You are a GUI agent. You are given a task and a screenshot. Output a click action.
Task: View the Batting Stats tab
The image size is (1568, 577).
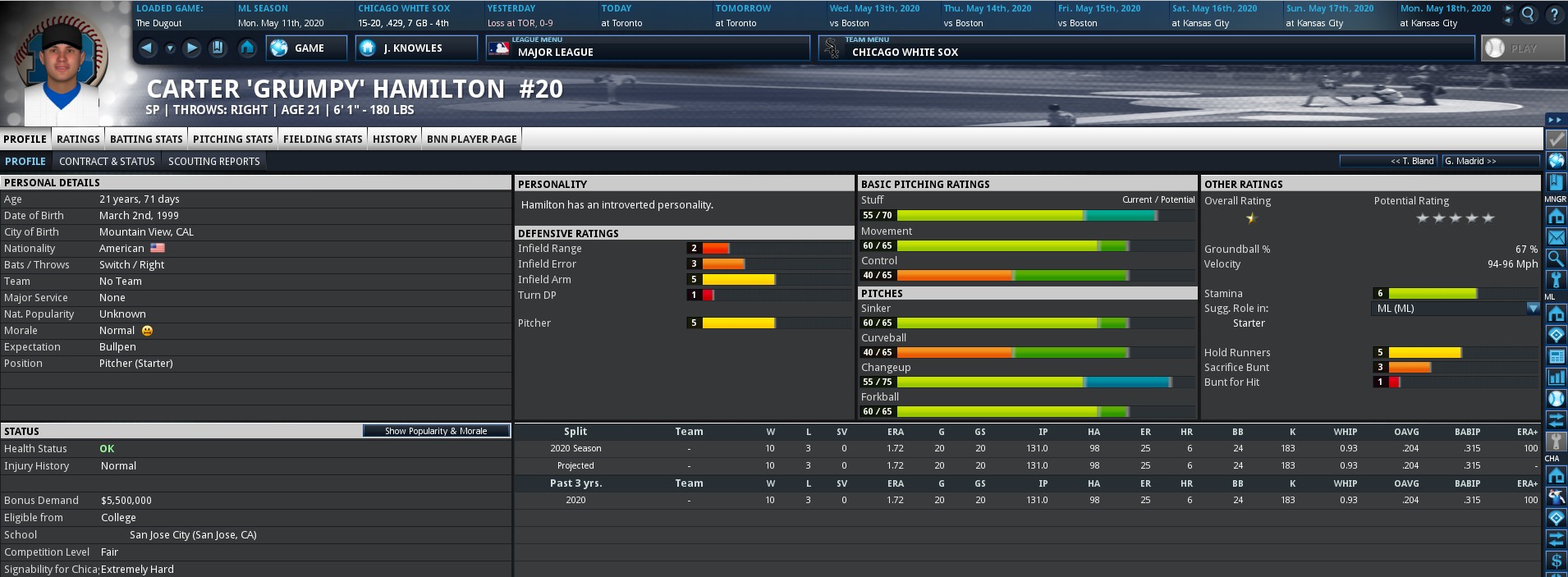(x=146, y=139)
